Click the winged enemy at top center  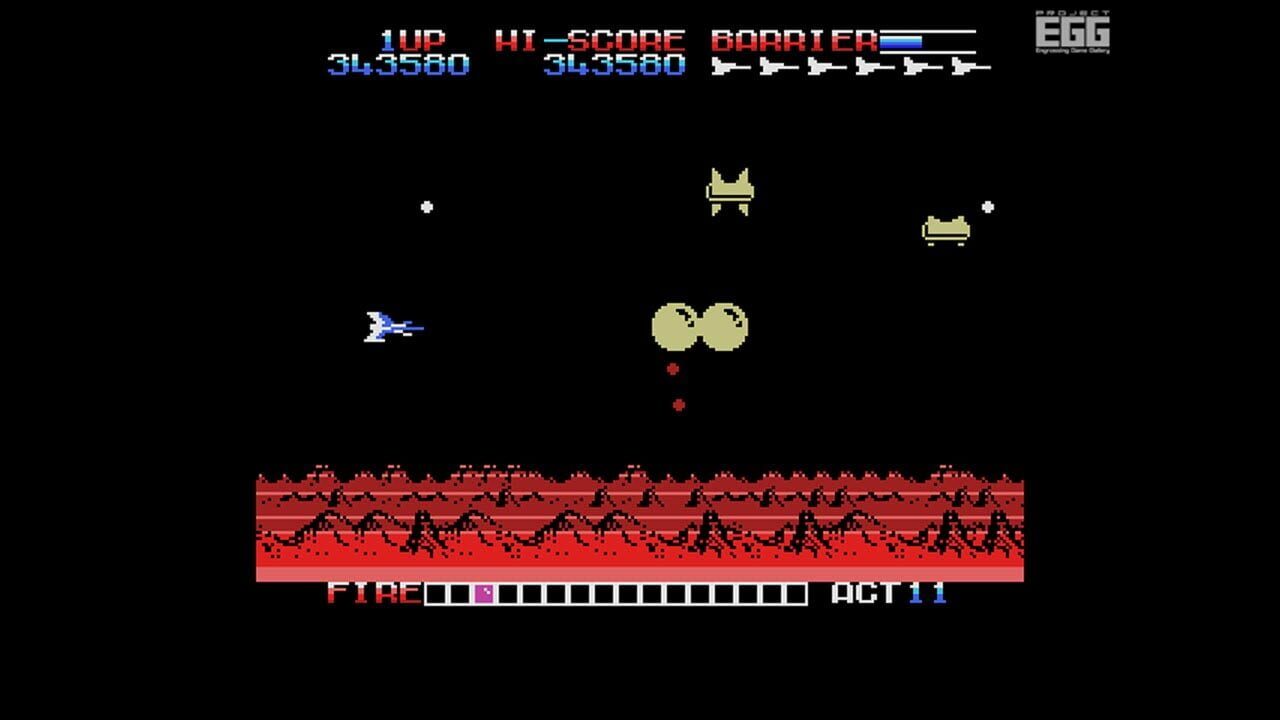[730, 190]
